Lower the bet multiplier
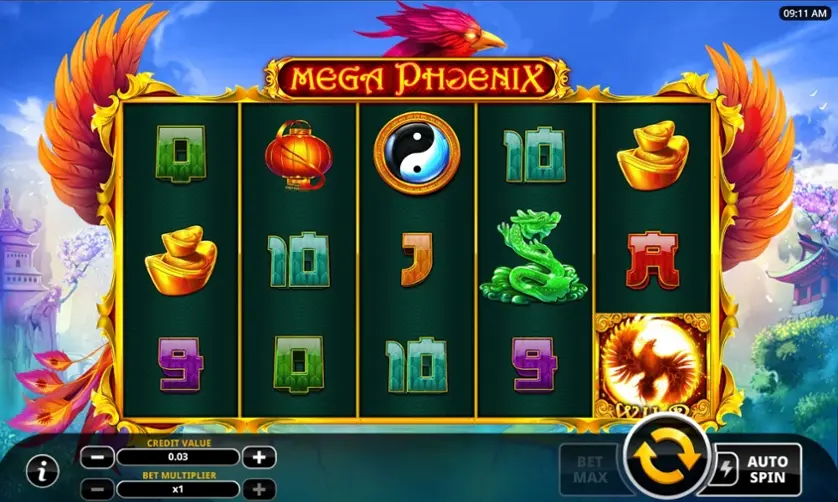The height and width of the screenshot is (502, 838). 97,490
